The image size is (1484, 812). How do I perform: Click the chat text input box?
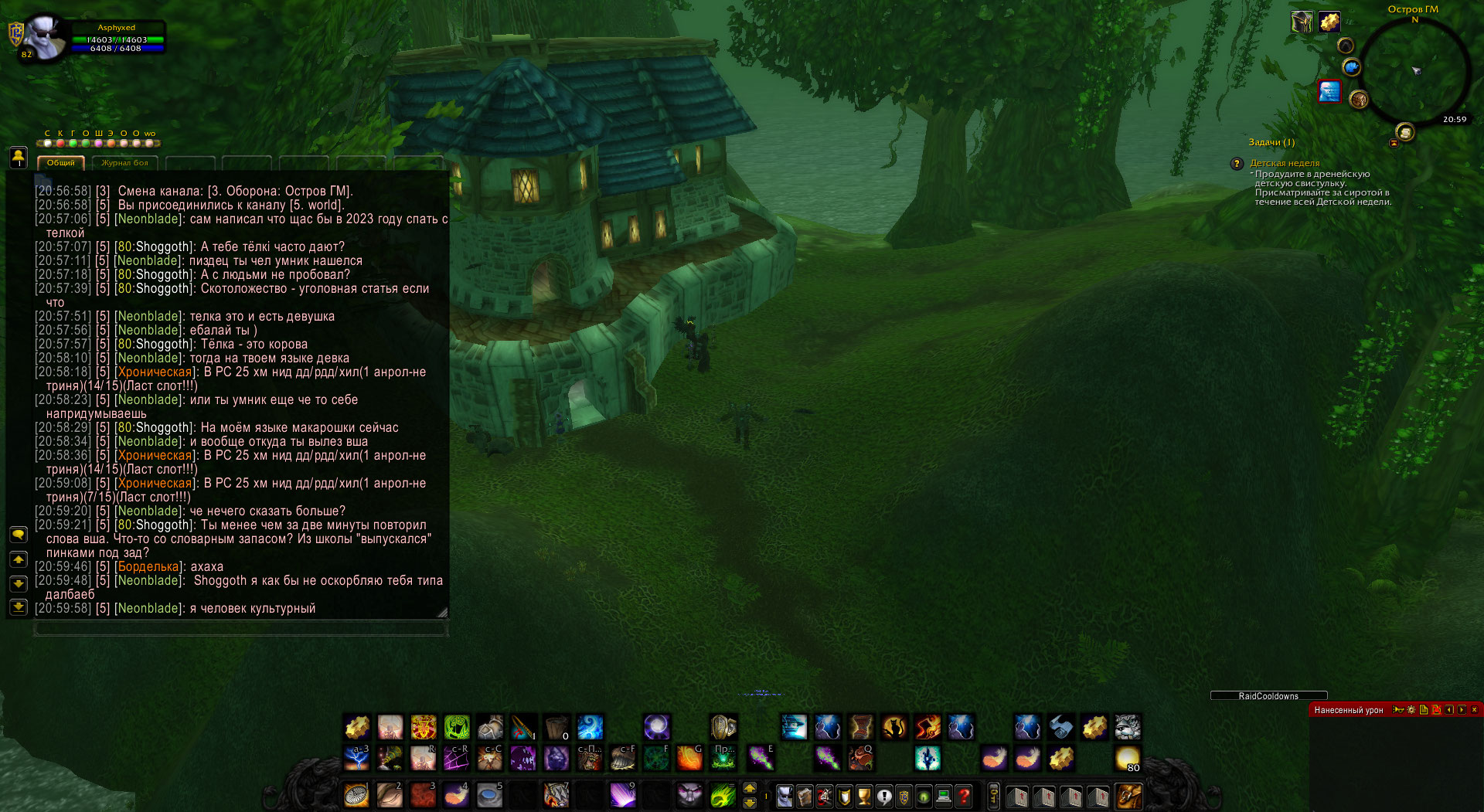coord(240,629)
